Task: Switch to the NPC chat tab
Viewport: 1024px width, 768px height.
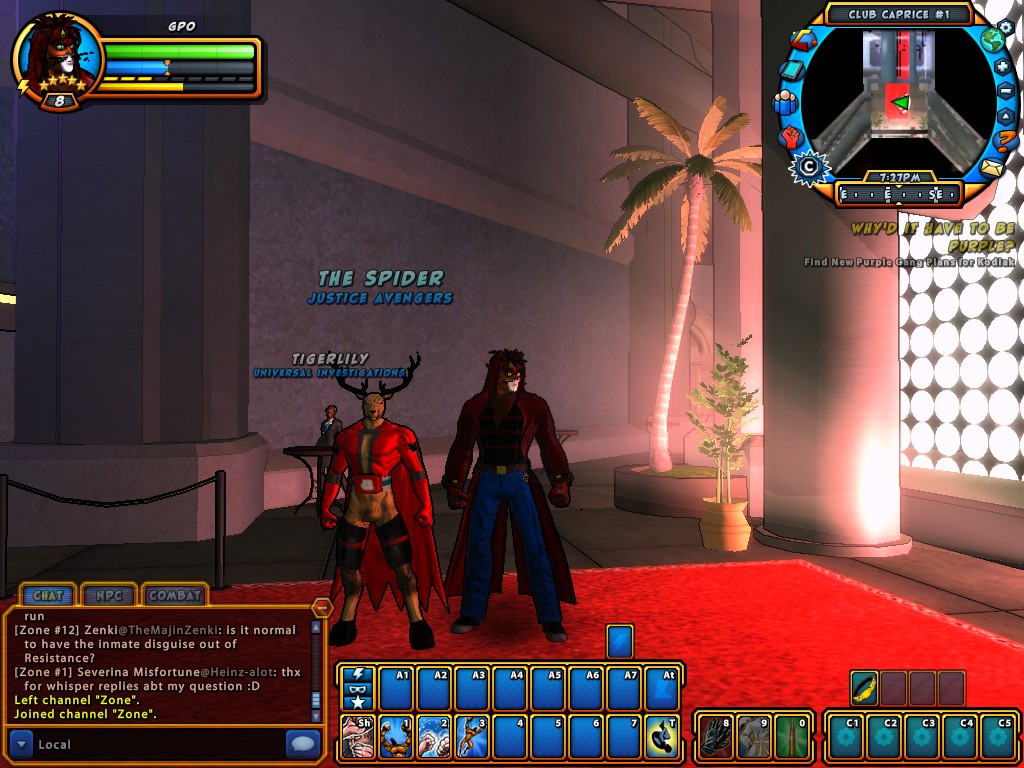Action: (110, 595)
